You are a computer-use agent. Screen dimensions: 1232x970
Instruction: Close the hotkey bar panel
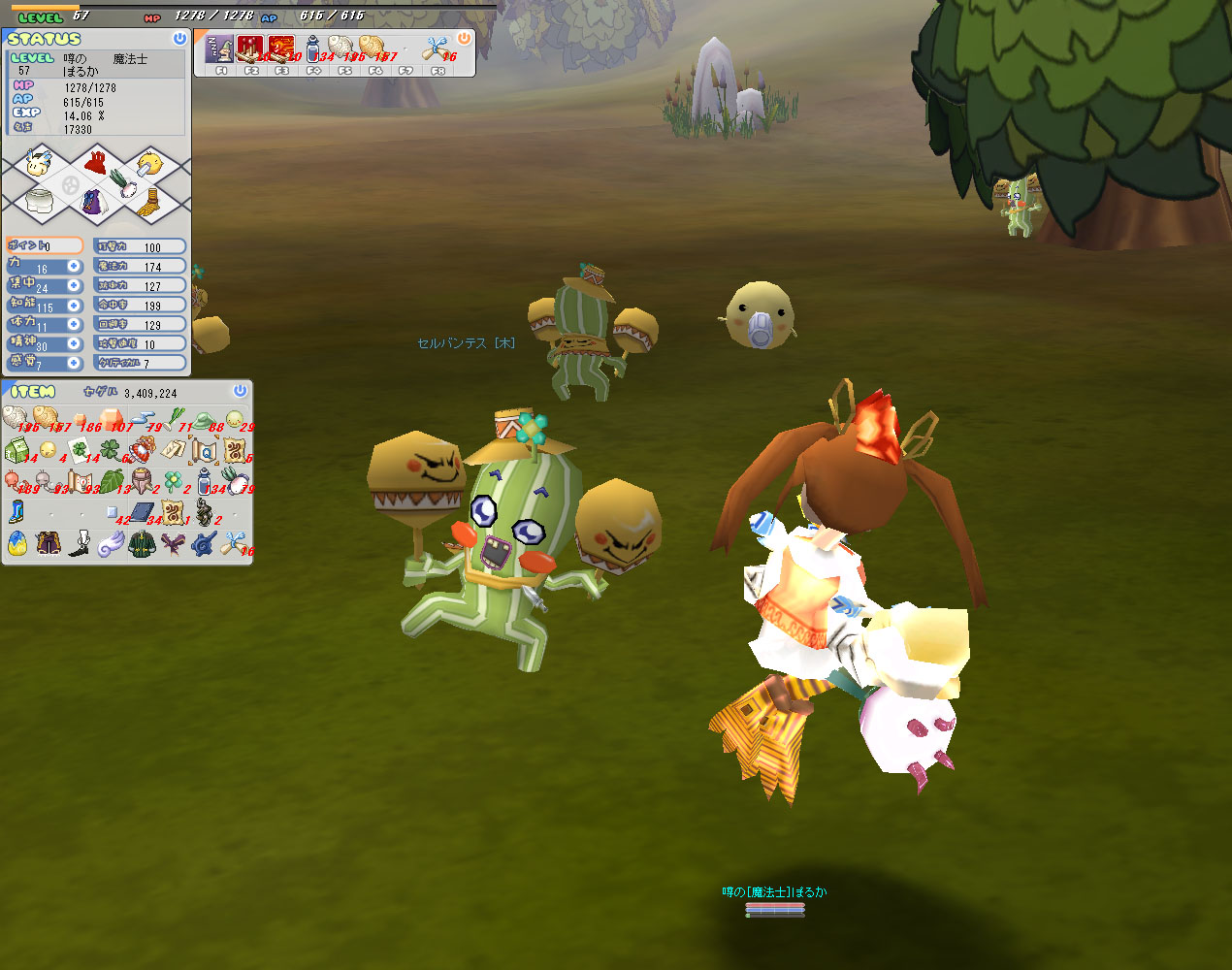[x=464, y=39]
